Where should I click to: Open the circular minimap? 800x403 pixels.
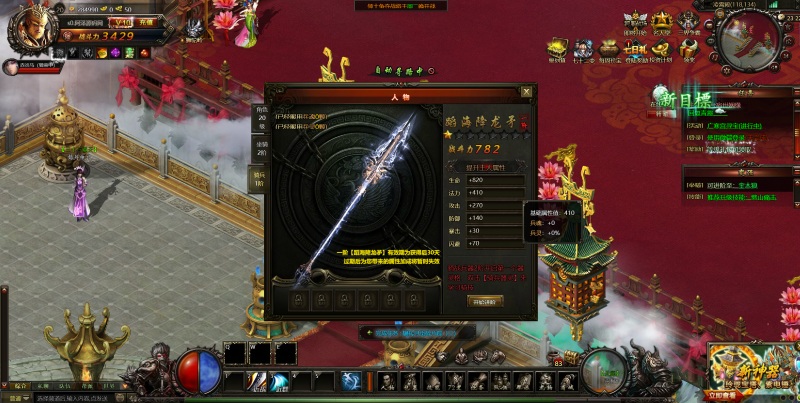(x=747, y=40)
